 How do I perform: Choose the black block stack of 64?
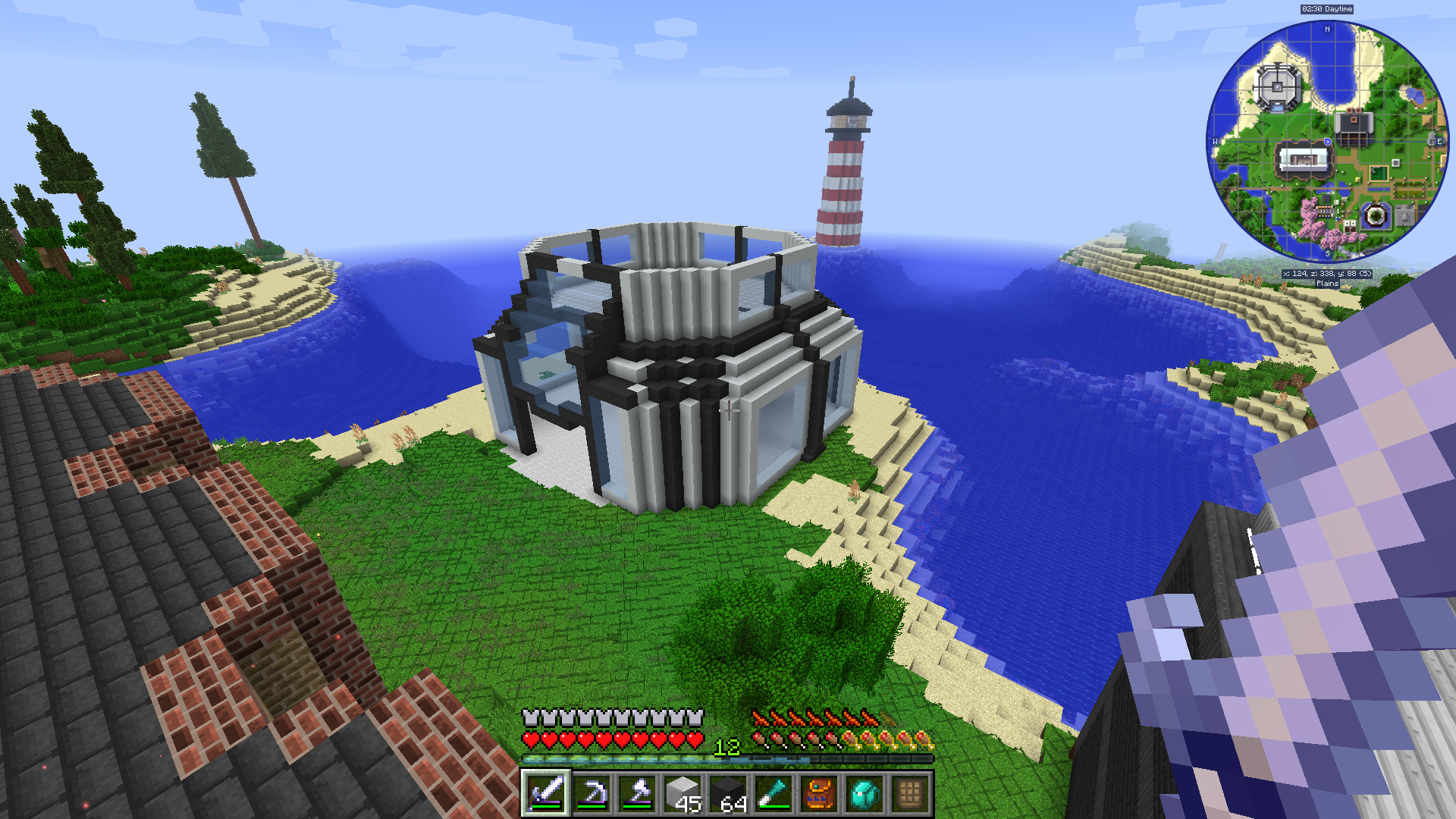coord(728,793)
